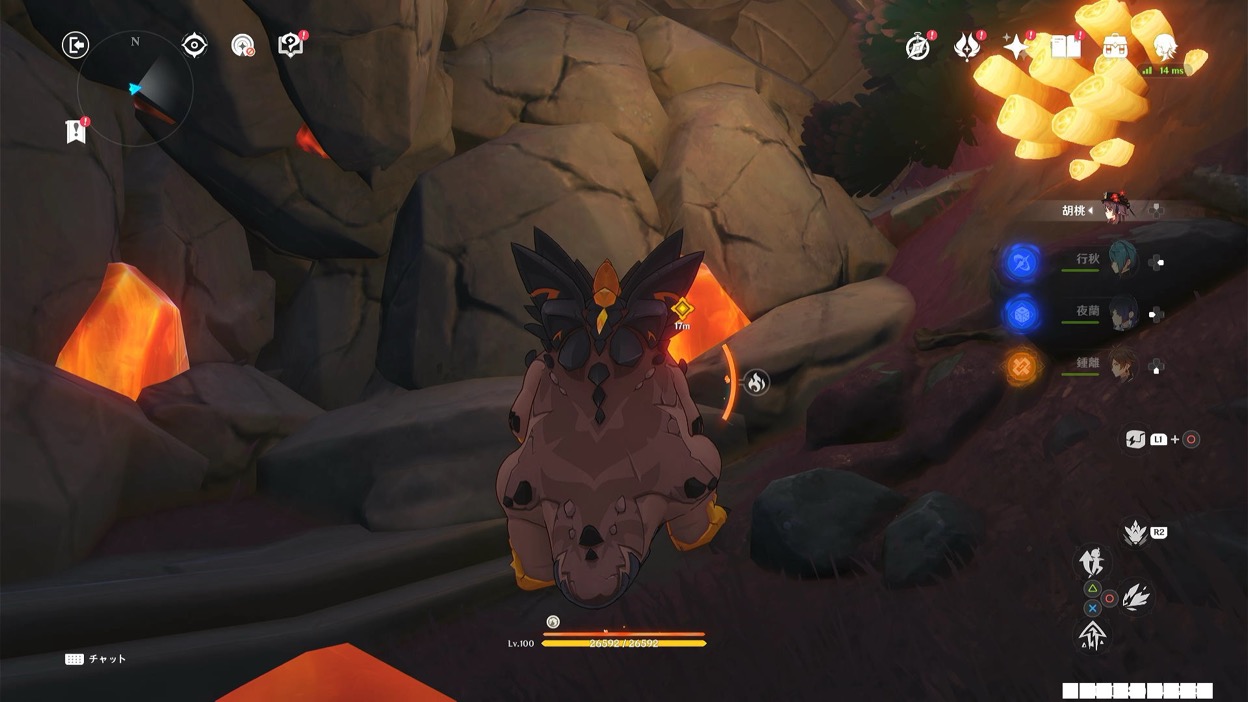Open the quest bookmark with exclamation mark

(76, 131)
